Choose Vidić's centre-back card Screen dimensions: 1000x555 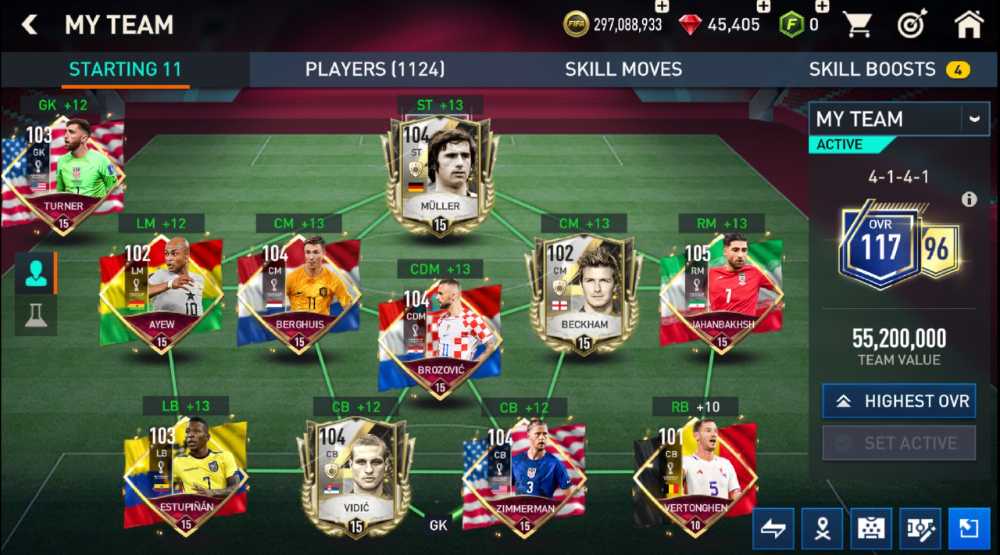coord(356,476)
